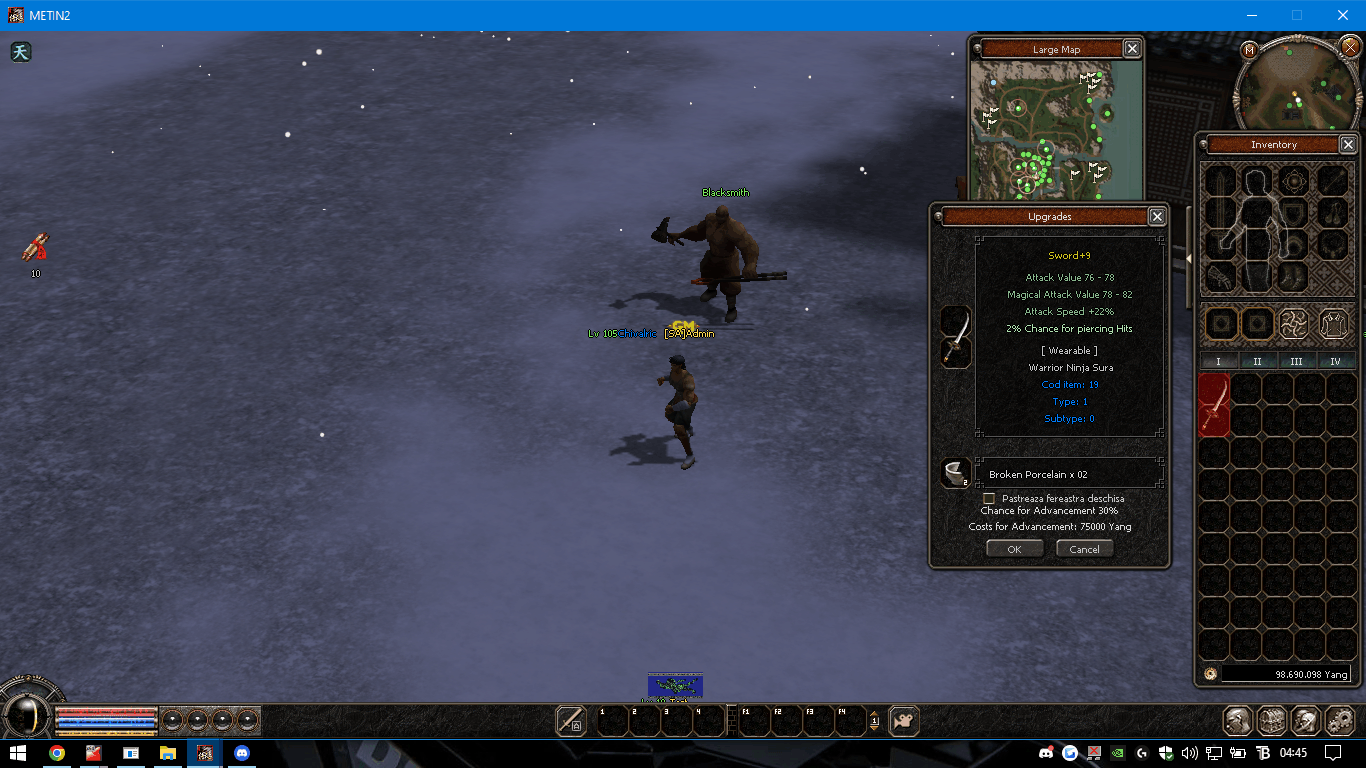Tick the Pastreaza fereastra deschisa checkbox
Image resolution: width=1366 pixels, height=768 pixels.
989,498
